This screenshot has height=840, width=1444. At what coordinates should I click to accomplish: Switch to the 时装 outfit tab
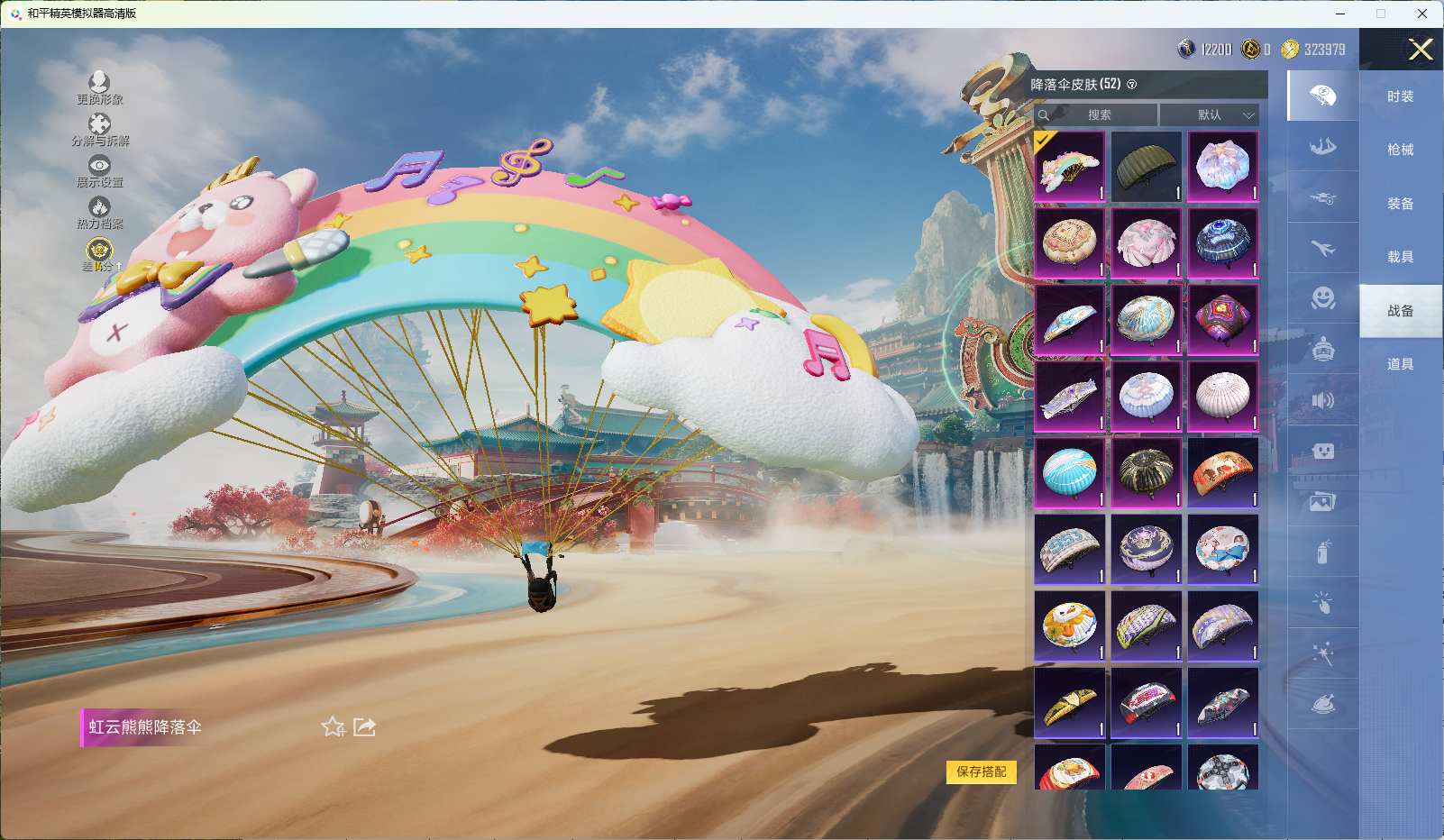[x=1400, y=96]
